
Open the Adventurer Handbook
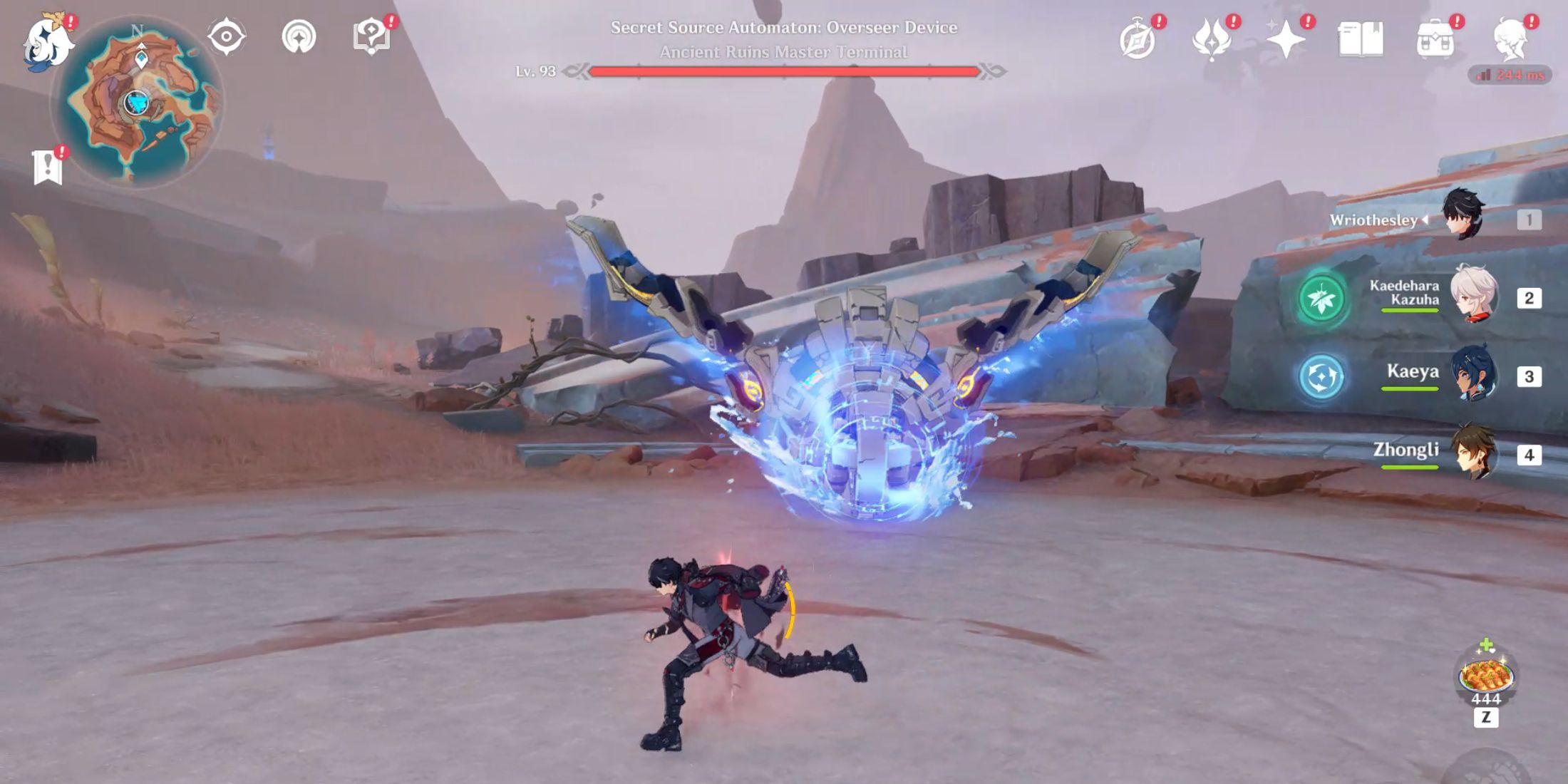[1363, 39]
